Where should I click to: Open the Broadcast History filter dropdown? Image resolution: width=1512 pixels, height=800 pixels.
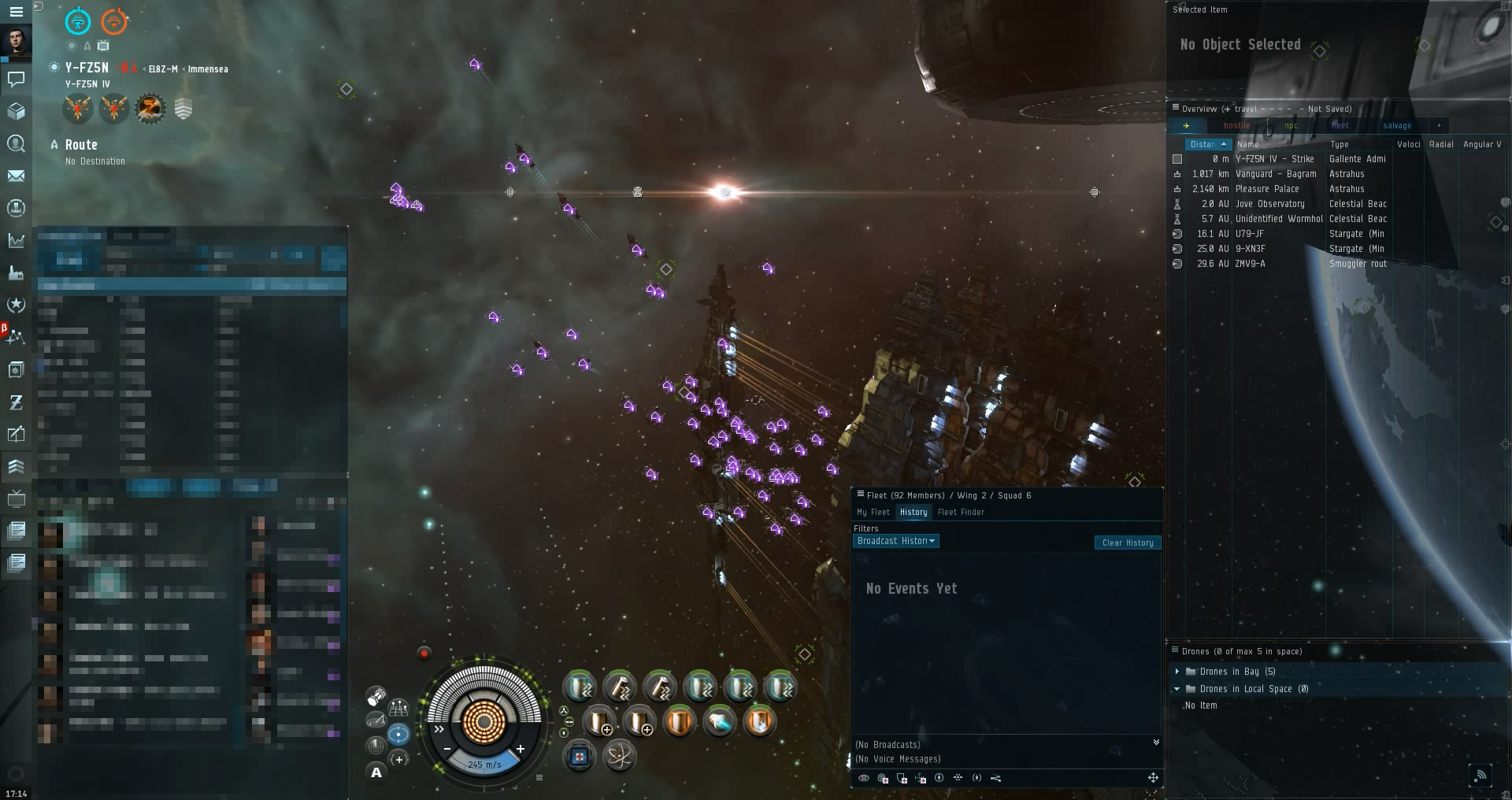[895, 541]
